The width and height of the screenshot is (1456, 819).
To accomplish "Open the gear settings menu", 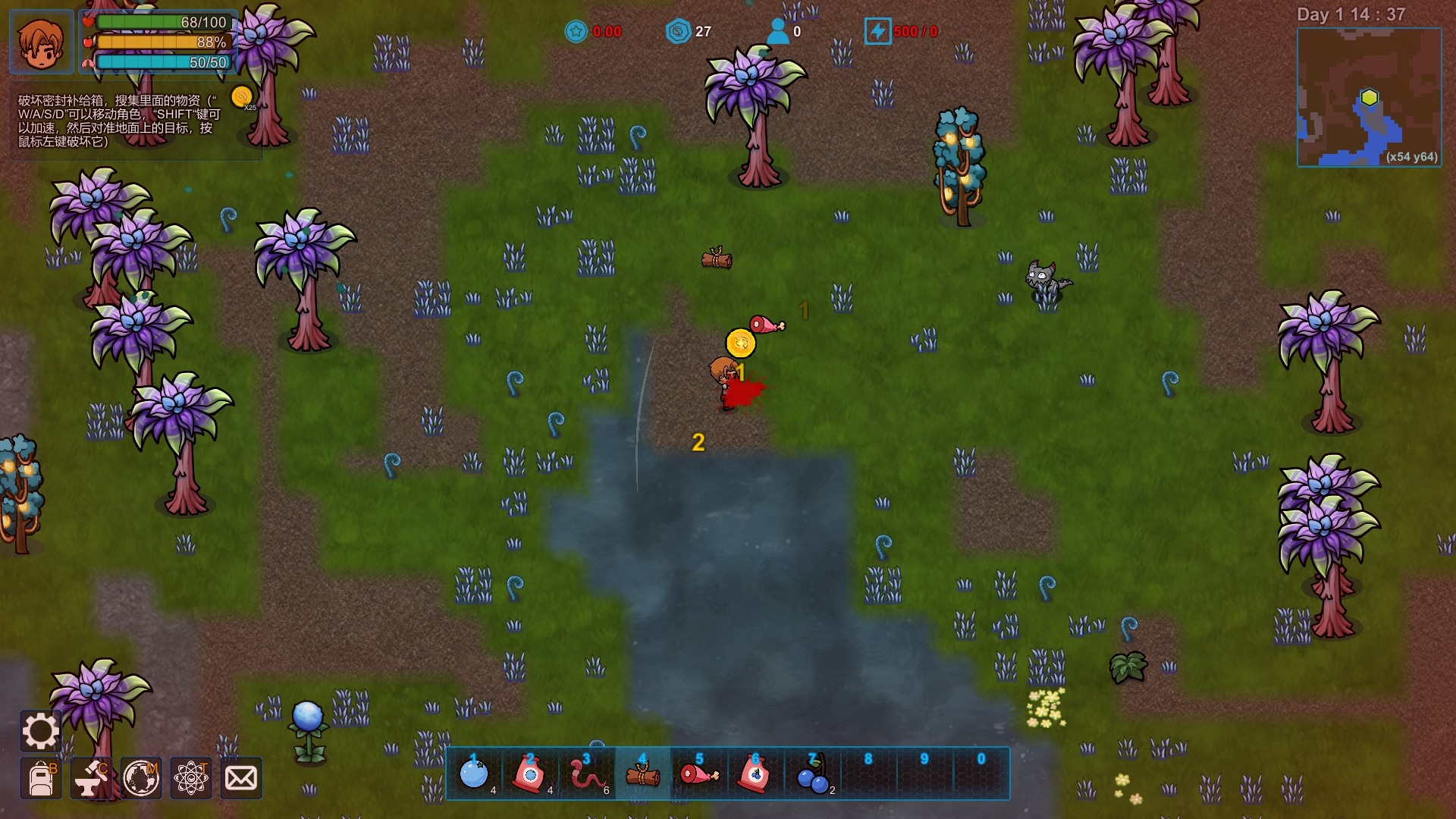I will coord(40,731).
